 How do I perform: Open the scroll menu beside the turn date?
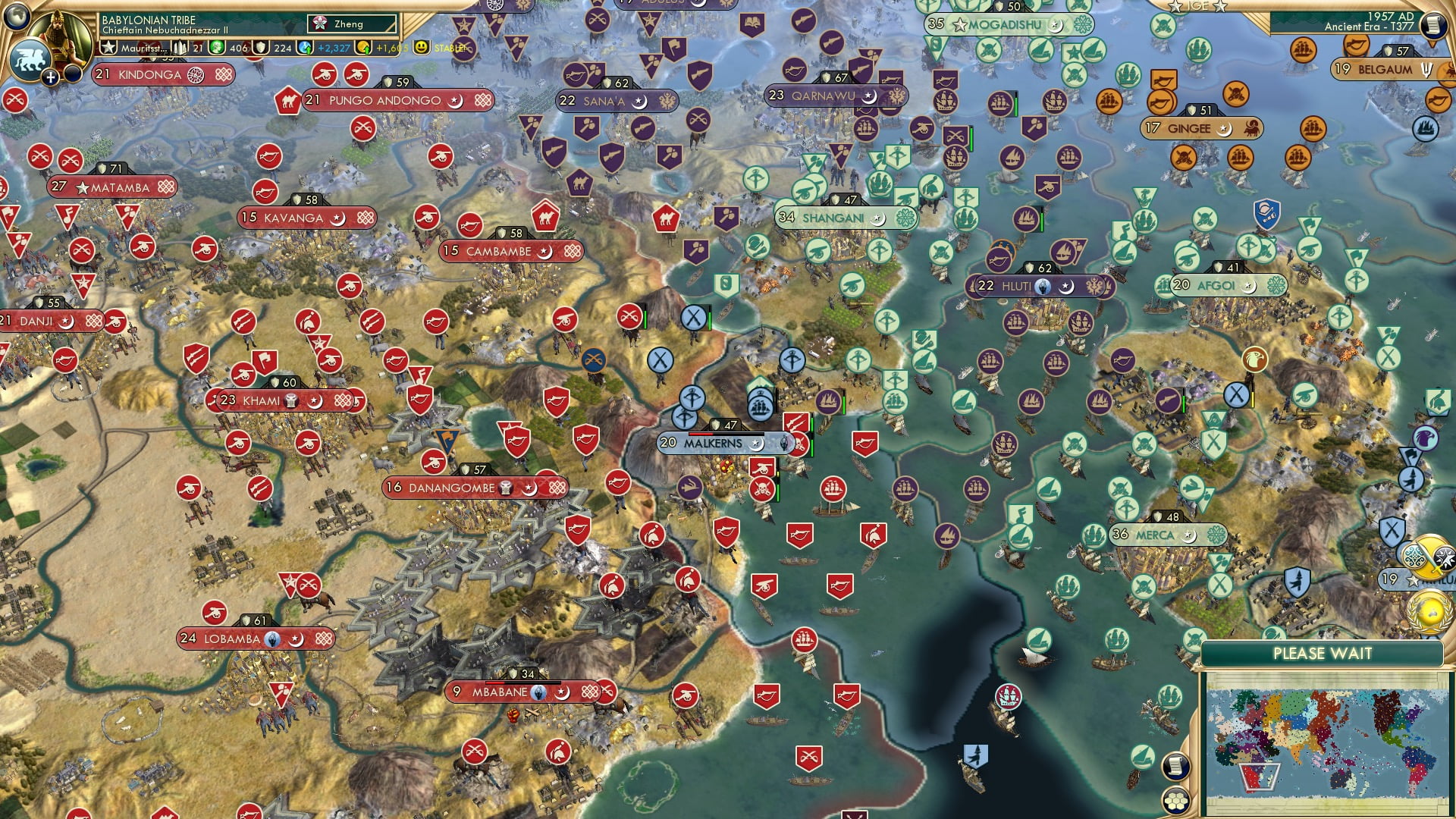(x=1432, y=25)
